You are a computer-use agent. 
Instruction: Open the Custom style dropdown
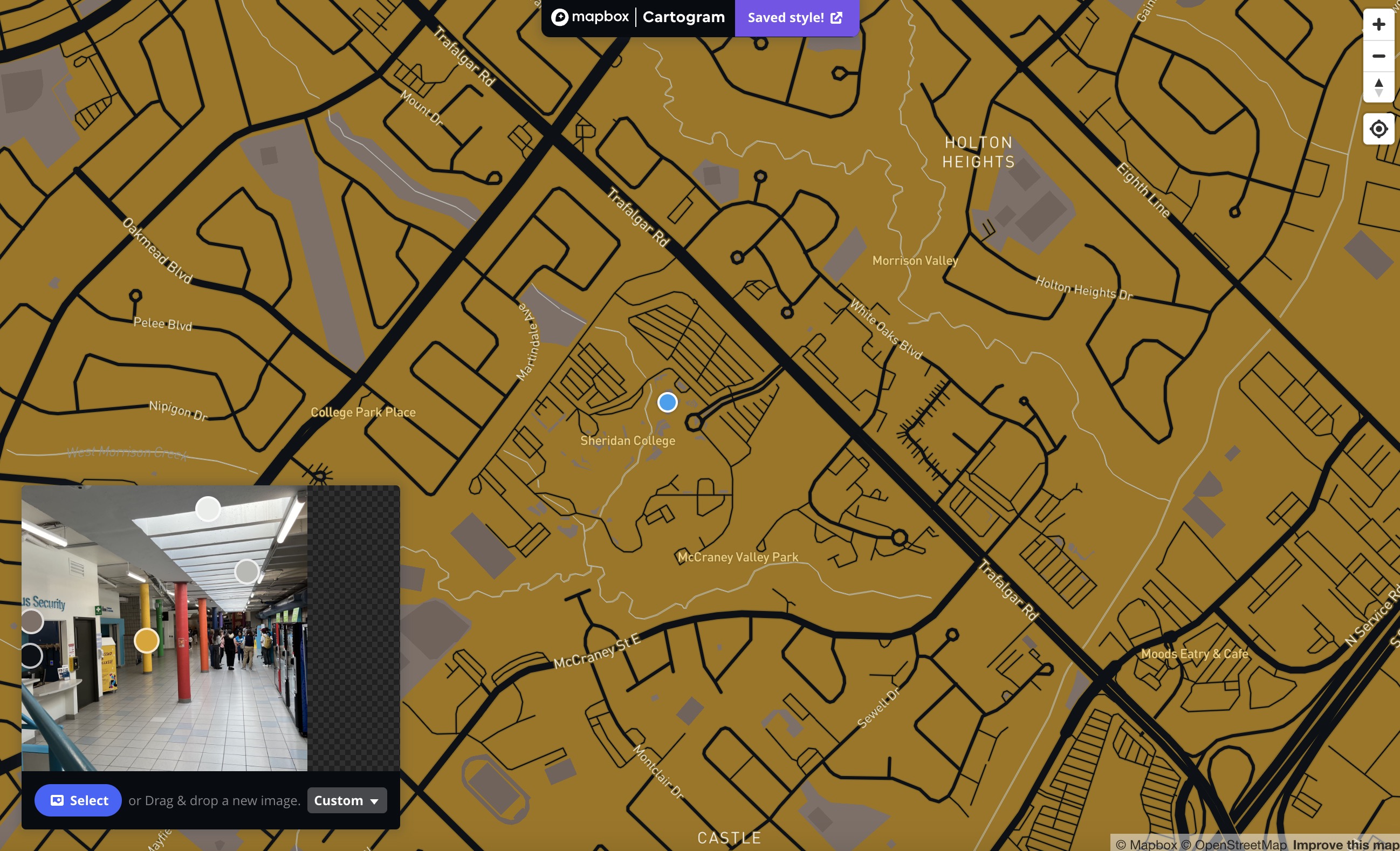[x=347, y=800]
